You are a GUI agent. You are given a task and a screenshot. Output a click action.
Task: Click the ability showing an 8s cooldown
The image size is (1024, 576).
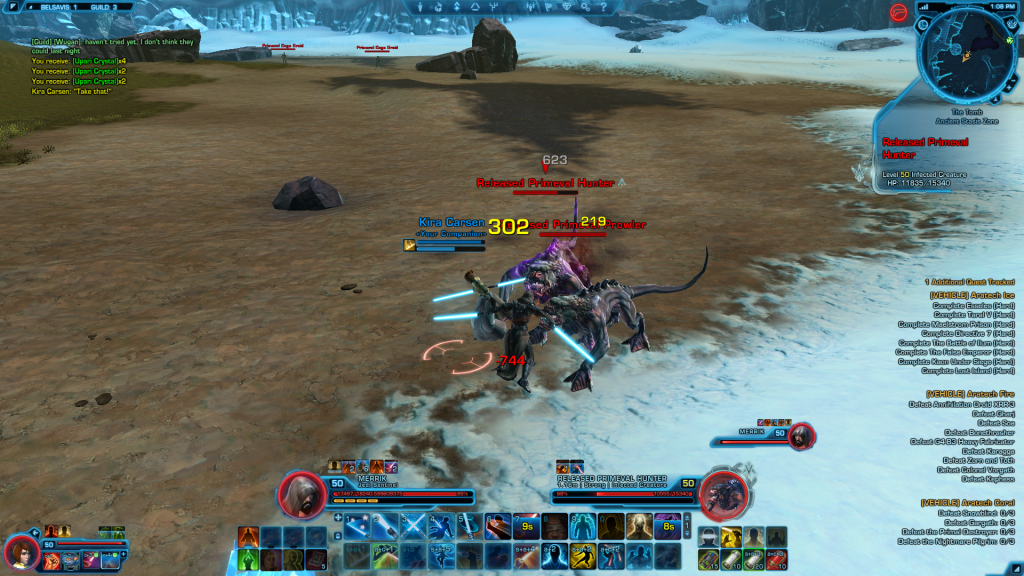point(667,526)
